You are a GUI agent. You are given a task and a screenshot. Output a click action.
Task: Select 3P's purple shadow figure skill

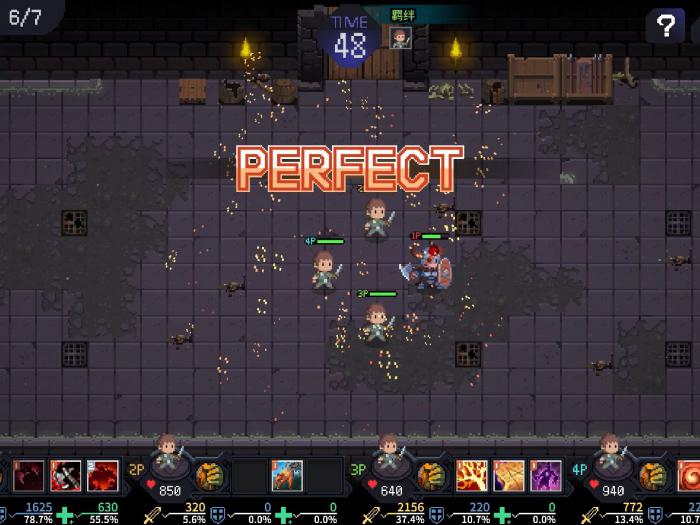coord(545,474)
